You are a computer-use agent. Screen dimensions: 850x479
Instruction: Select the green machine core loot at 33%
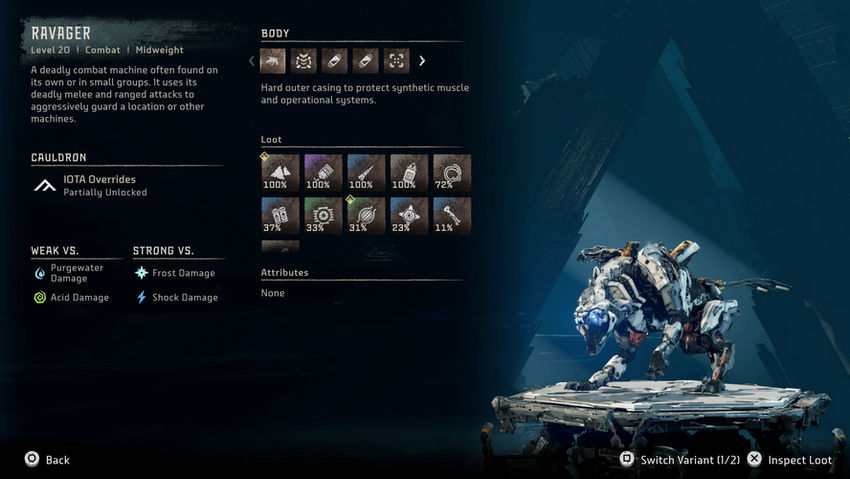click(323, 215)
